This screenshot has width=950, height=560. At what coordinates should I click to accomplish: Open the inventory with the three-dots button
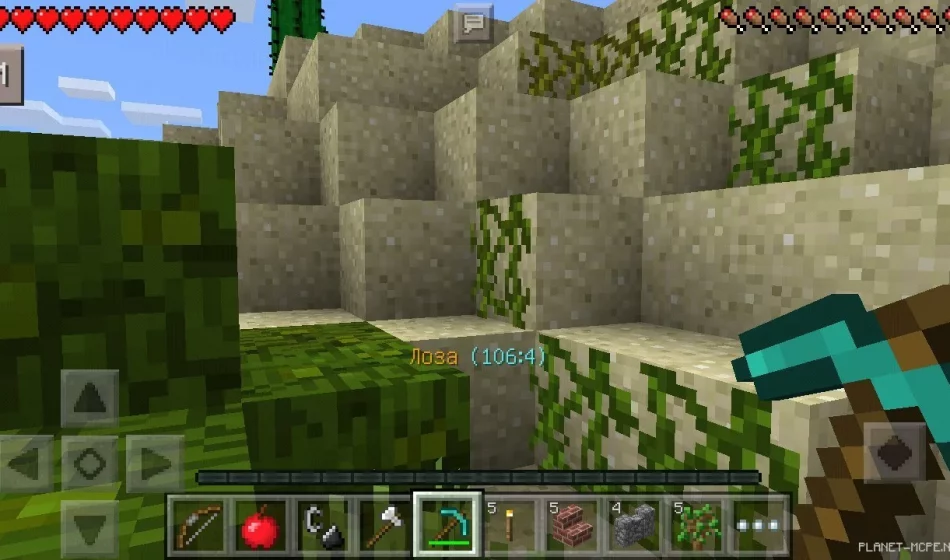tap(759, 524)
